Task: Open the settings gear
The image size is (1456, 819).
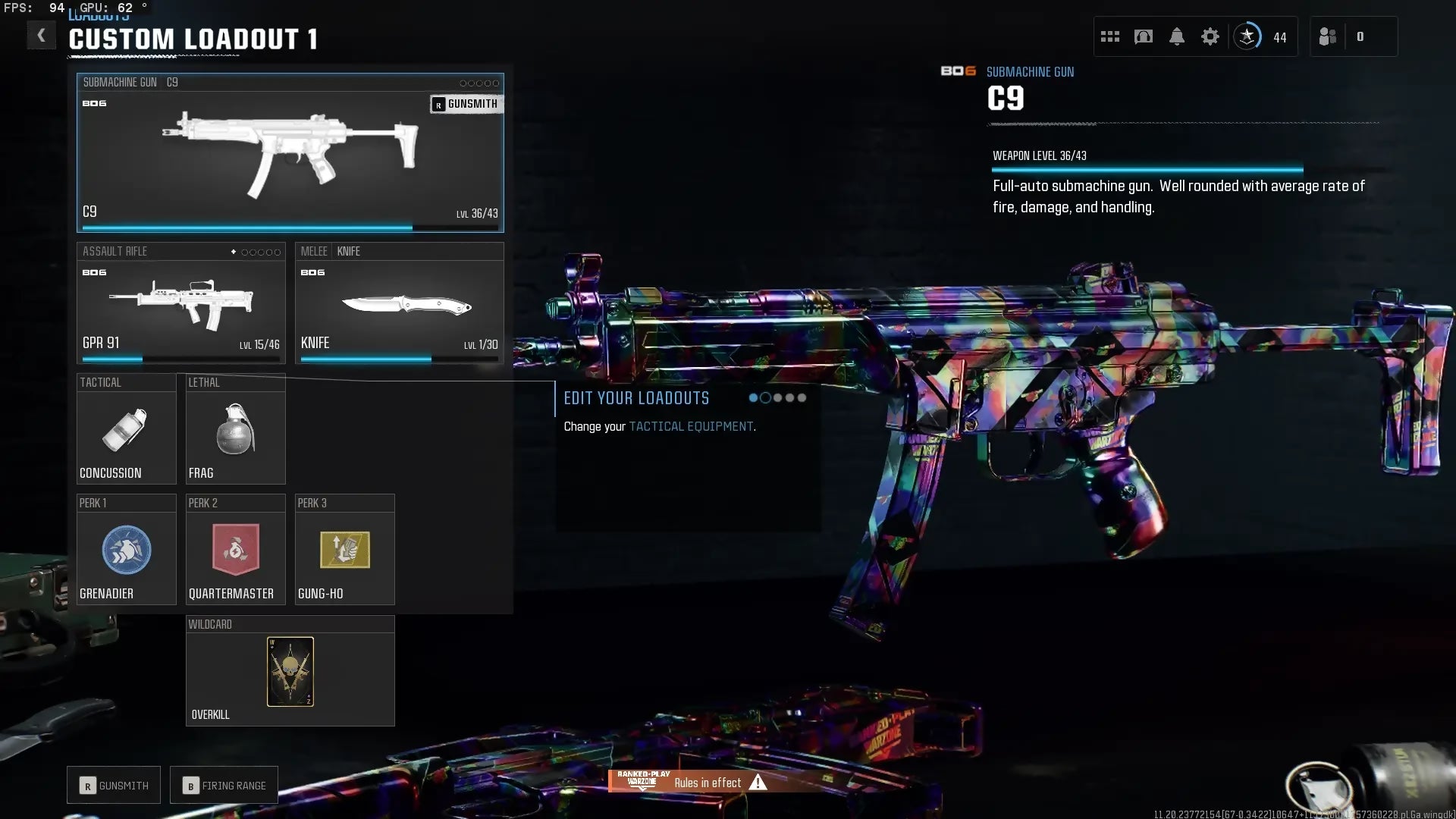Action: (x=1210, y=36)
